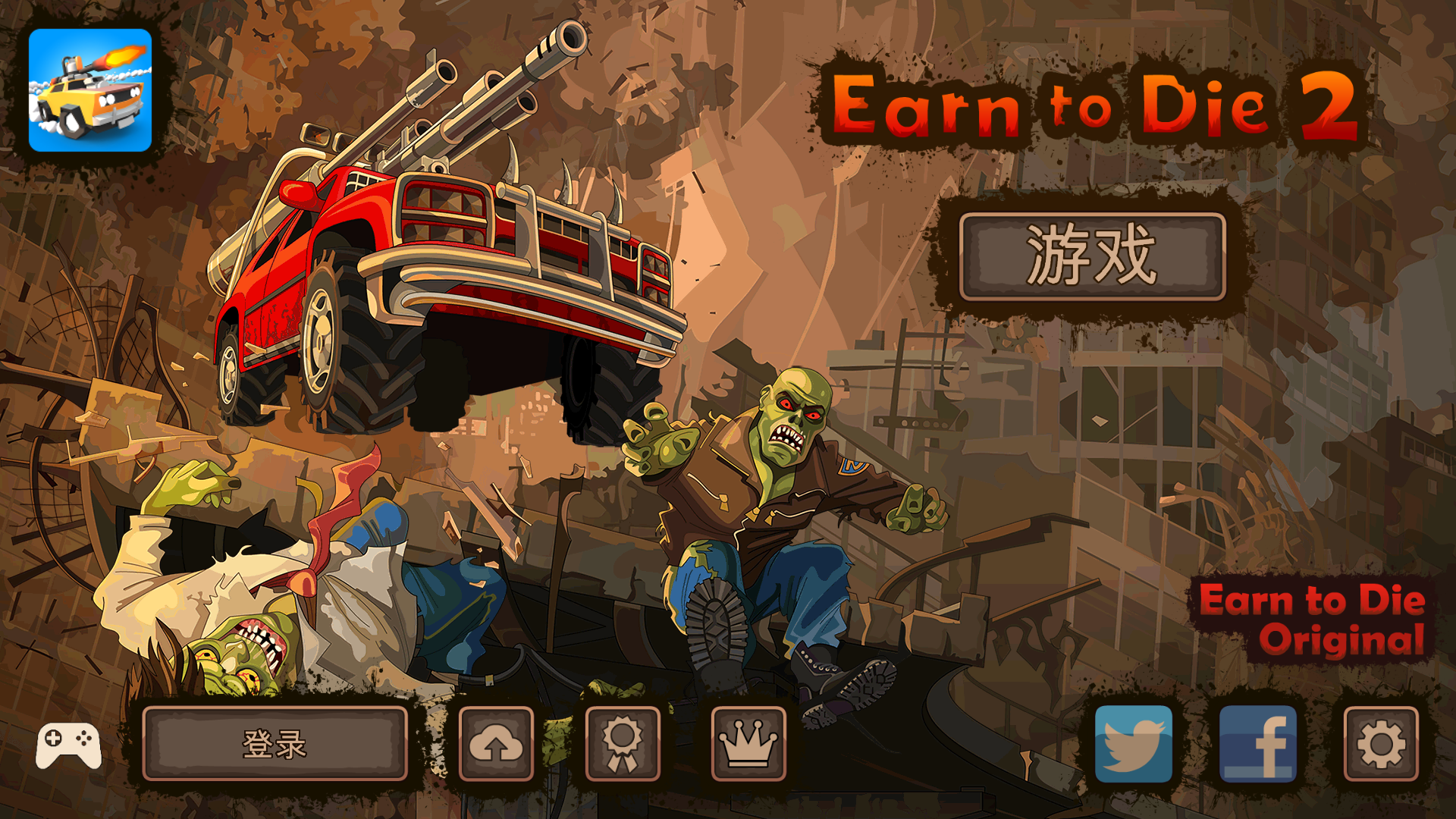Screen dimensions: 1456x819
Task: Open the cloud save upload button
Action: [496, 744]
